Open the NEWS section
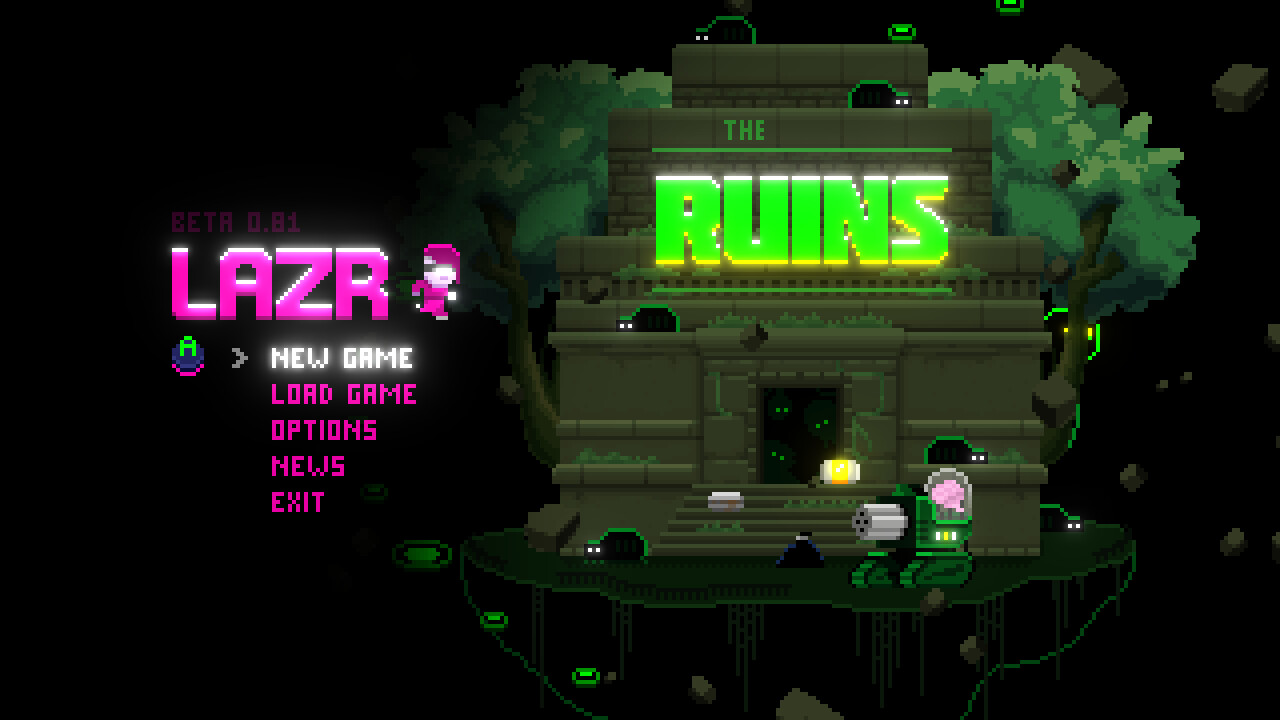The width and height of the screenshot is (1280, 720). [x=307, y=466]
